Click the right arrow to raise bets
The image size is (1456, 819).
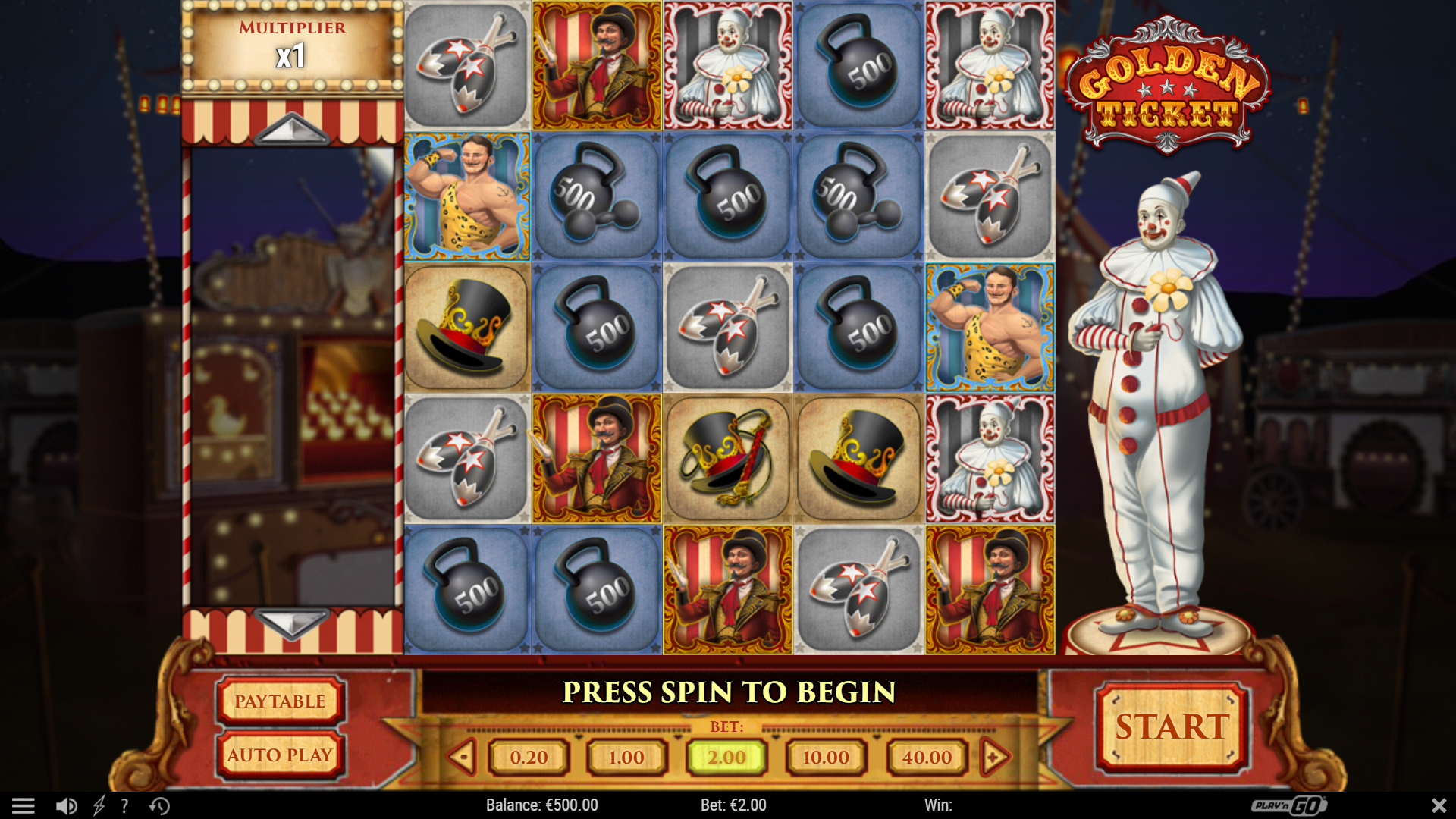(995, 757)
